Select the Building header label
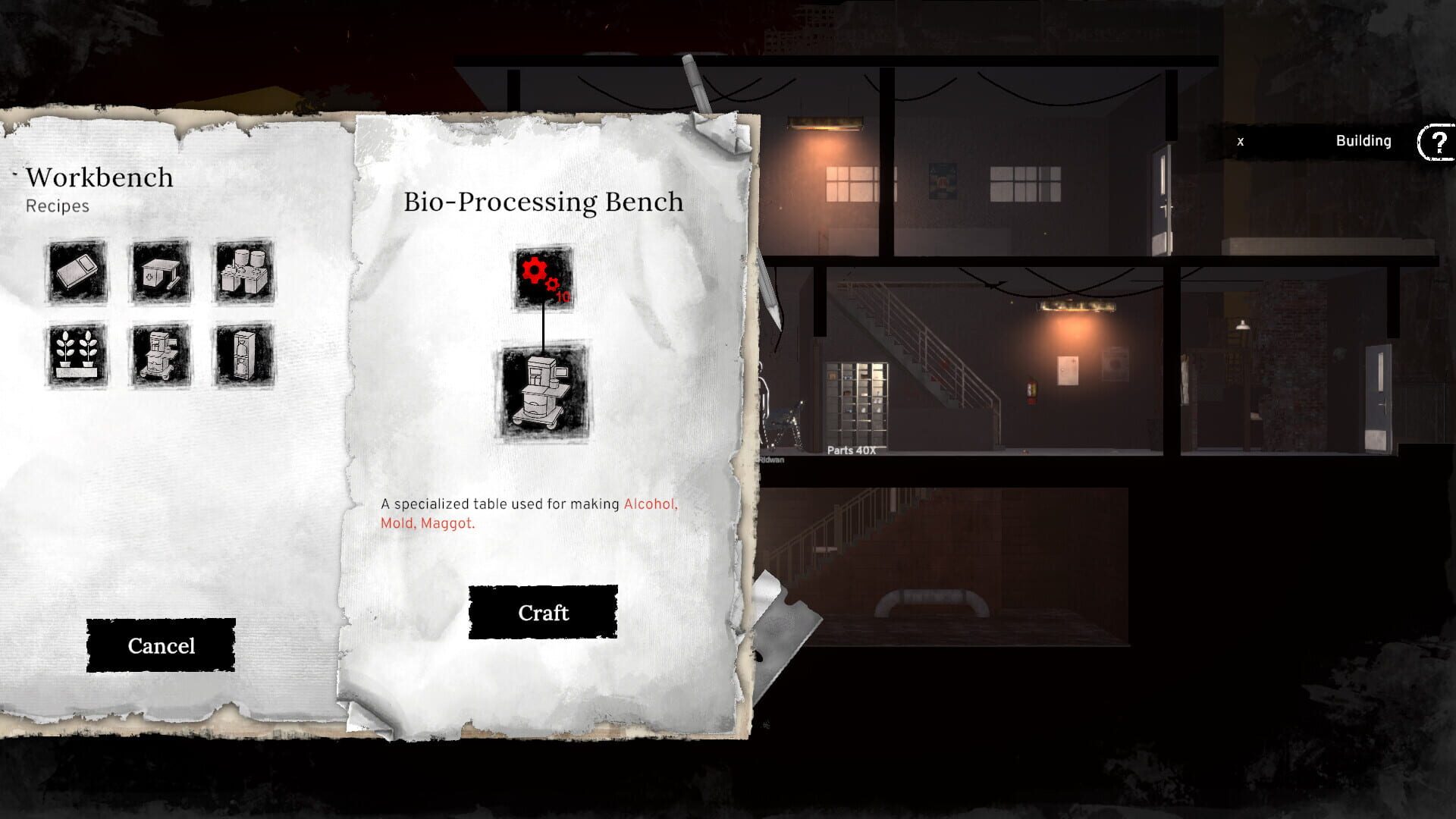 [1363, 141]
